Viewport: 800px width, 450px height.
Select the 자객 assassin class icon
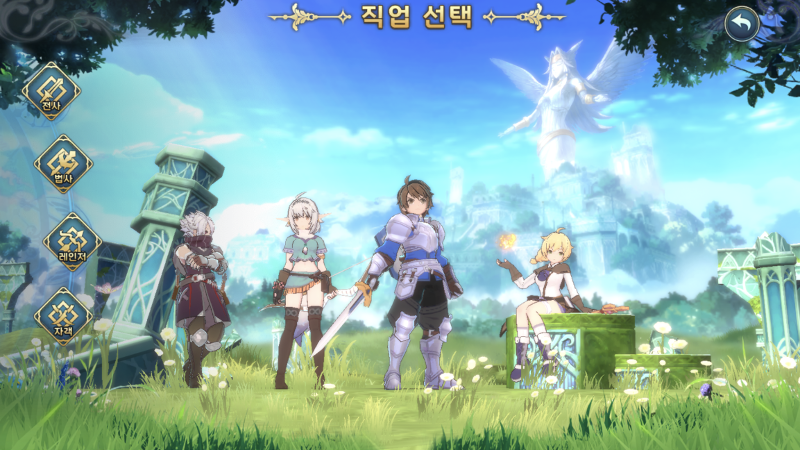[64, 315]
